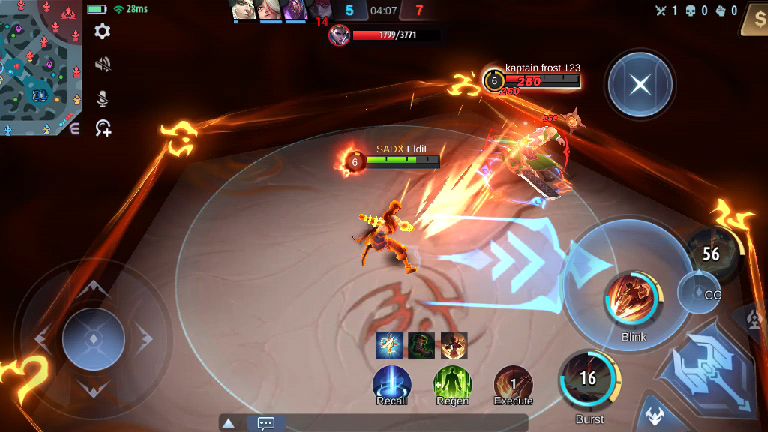The height and width of the screenshot is (432, 768).
Task: Toggle the muted microphone icon
Action: point(102,97)
